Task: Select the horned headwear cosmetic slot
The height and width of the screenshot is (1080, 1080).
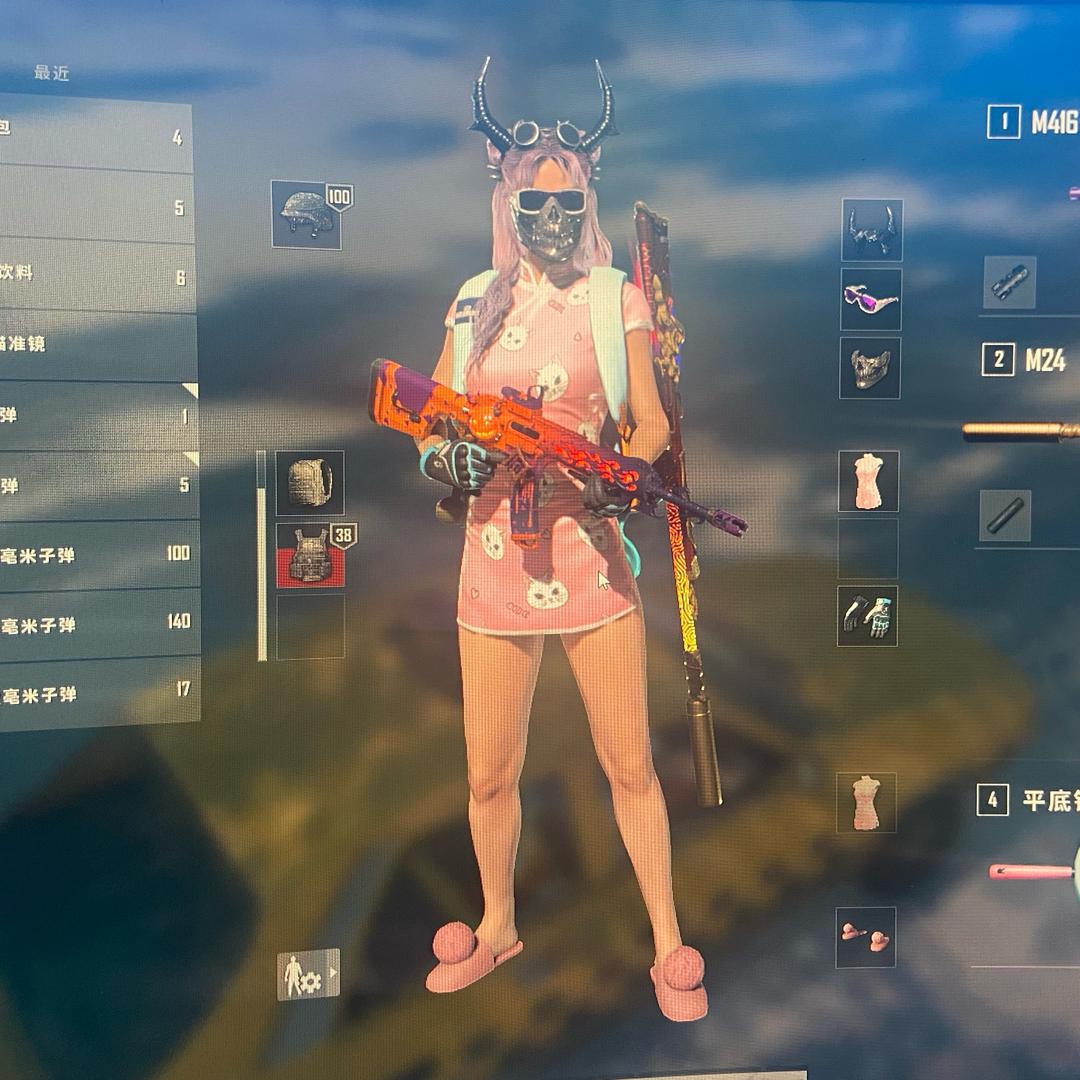Action: (872, 230)
